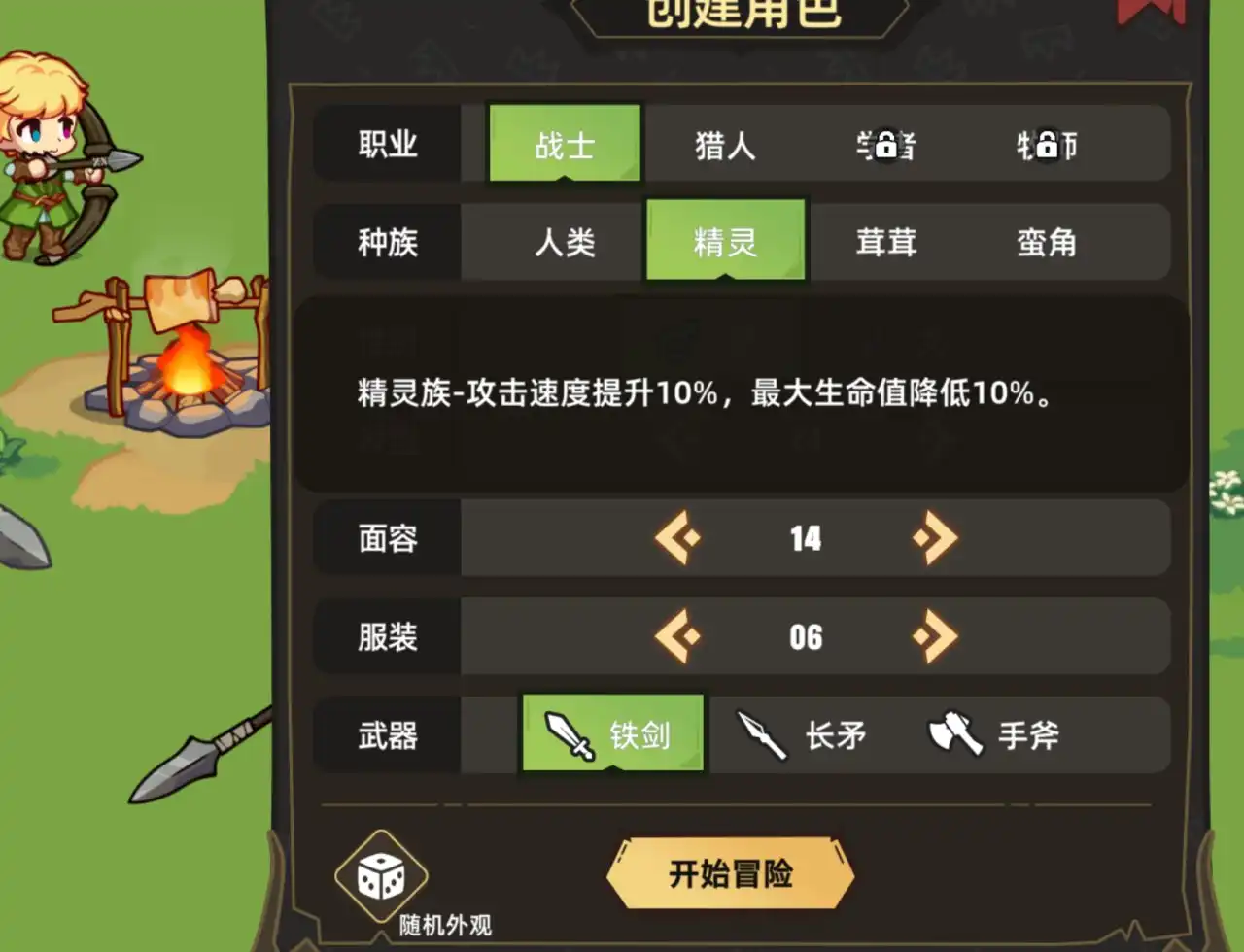Screen dimensions: 1244x952
Task: Select the 精灵 elf race tab
Action: 726,241
